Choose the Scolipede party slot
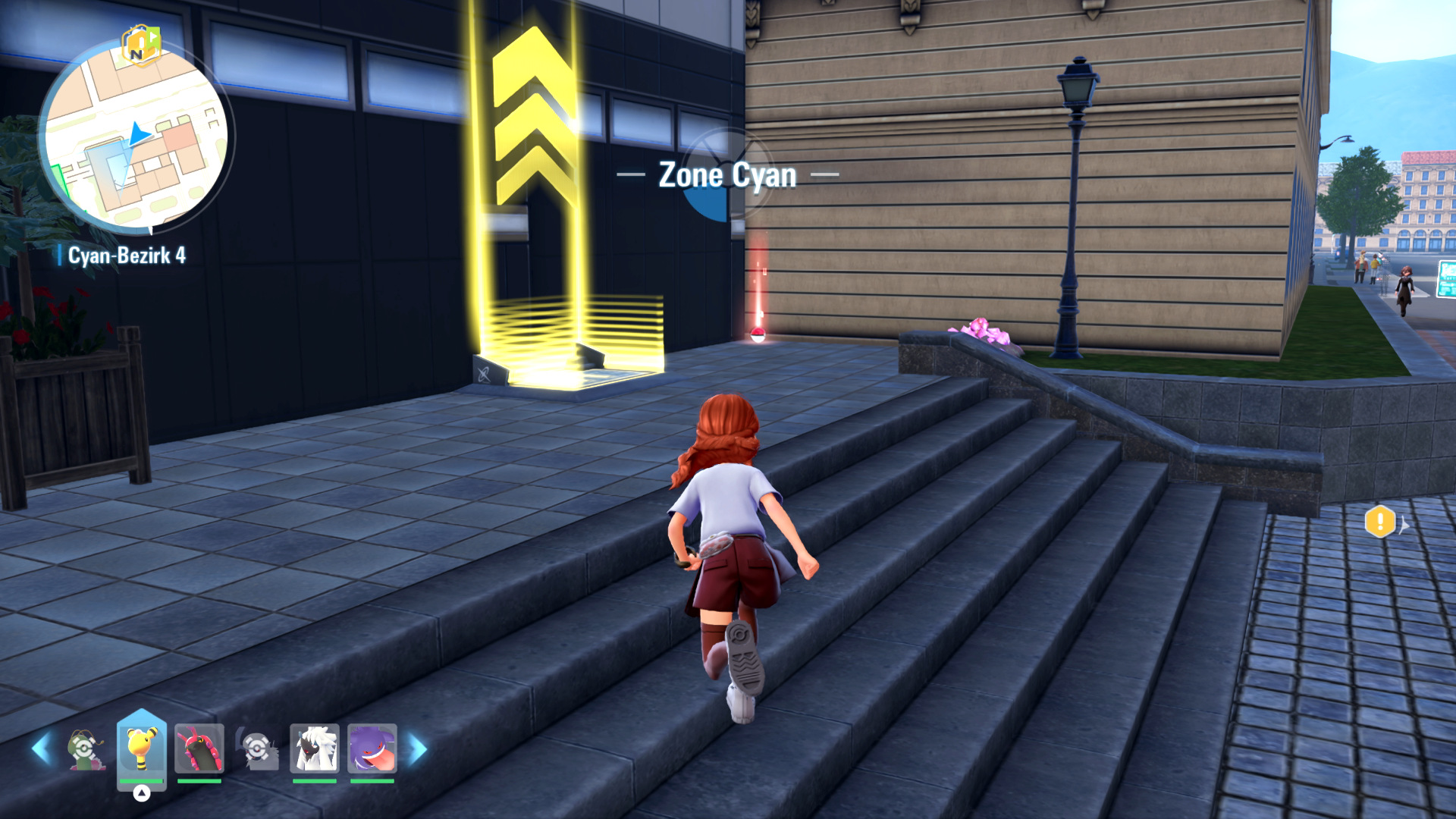This screenshot has height=819, width=1456. [199, 748]
